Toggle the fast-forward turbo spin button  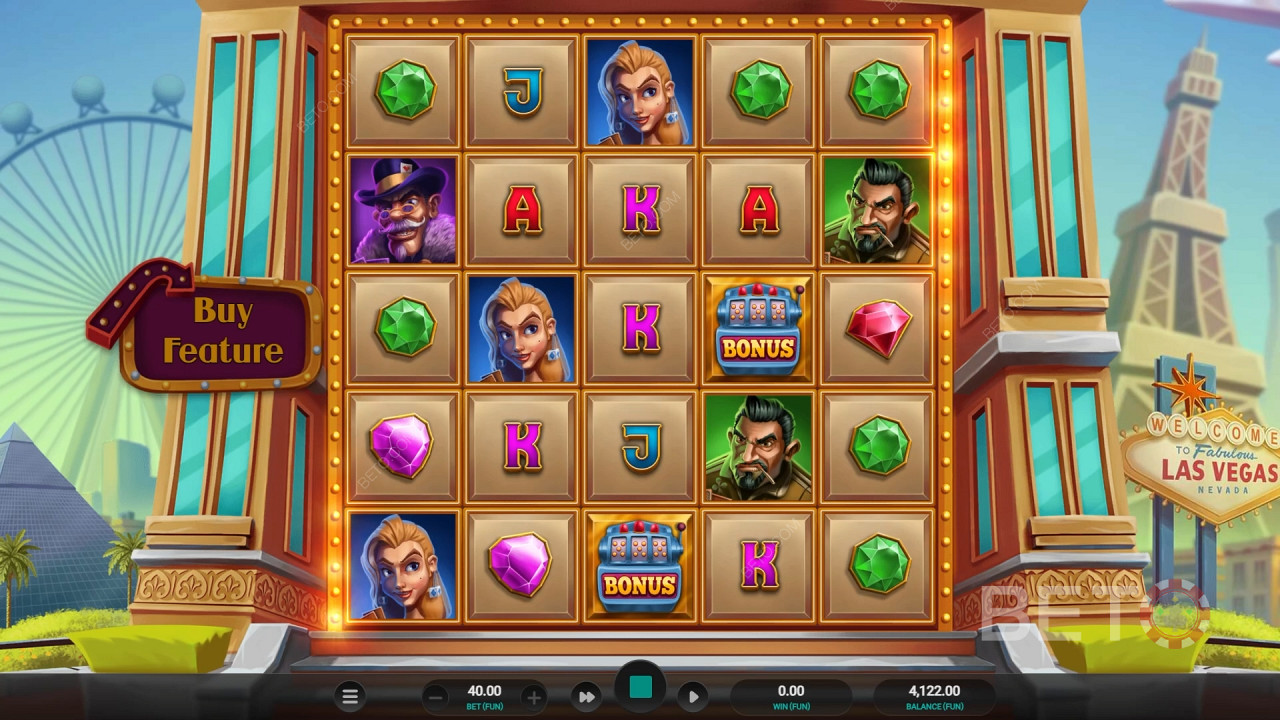pyautogui.click(x=587, y=697)
